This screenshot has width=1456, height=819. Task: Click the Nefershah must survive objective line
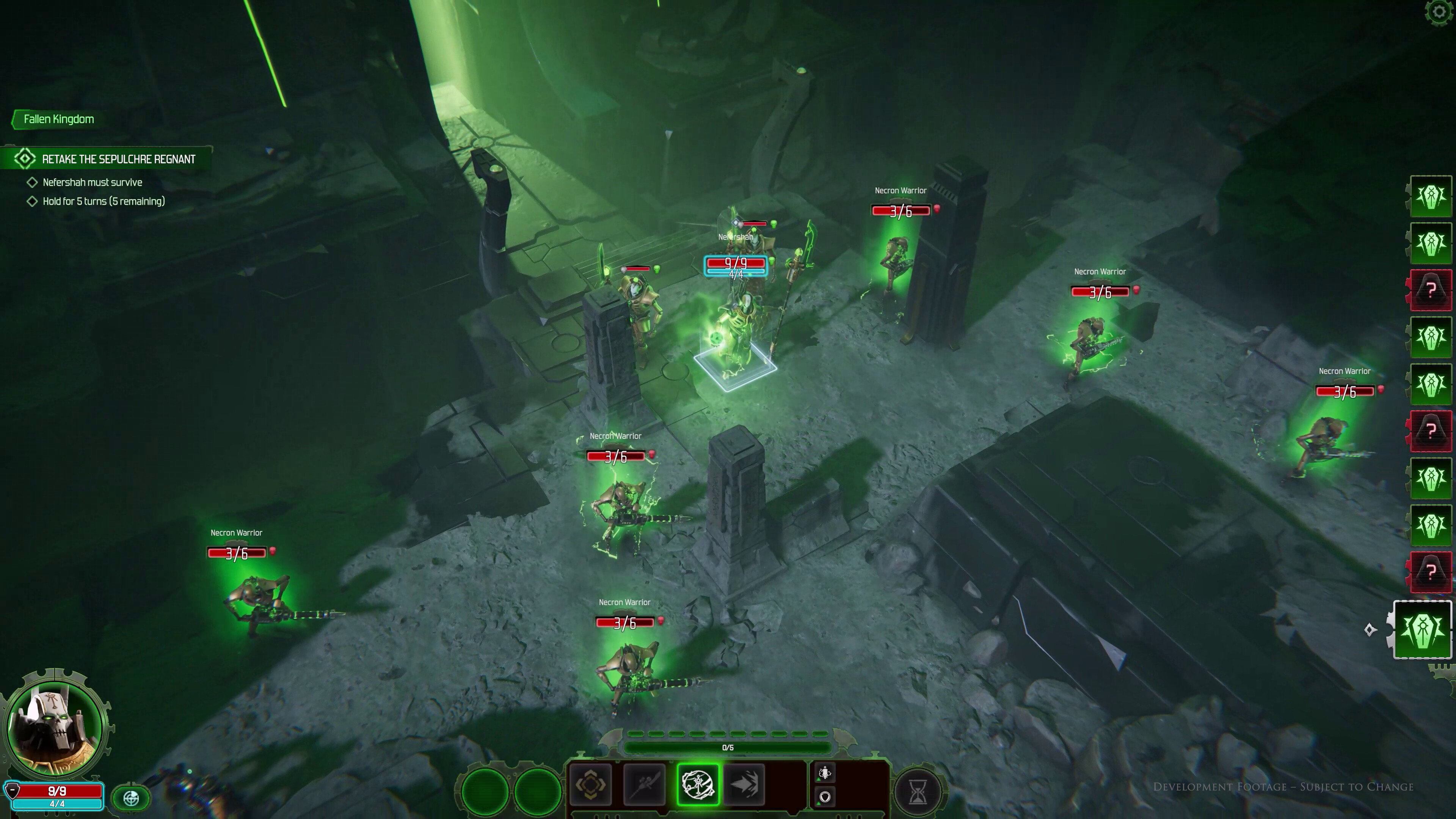coord(92,182)
